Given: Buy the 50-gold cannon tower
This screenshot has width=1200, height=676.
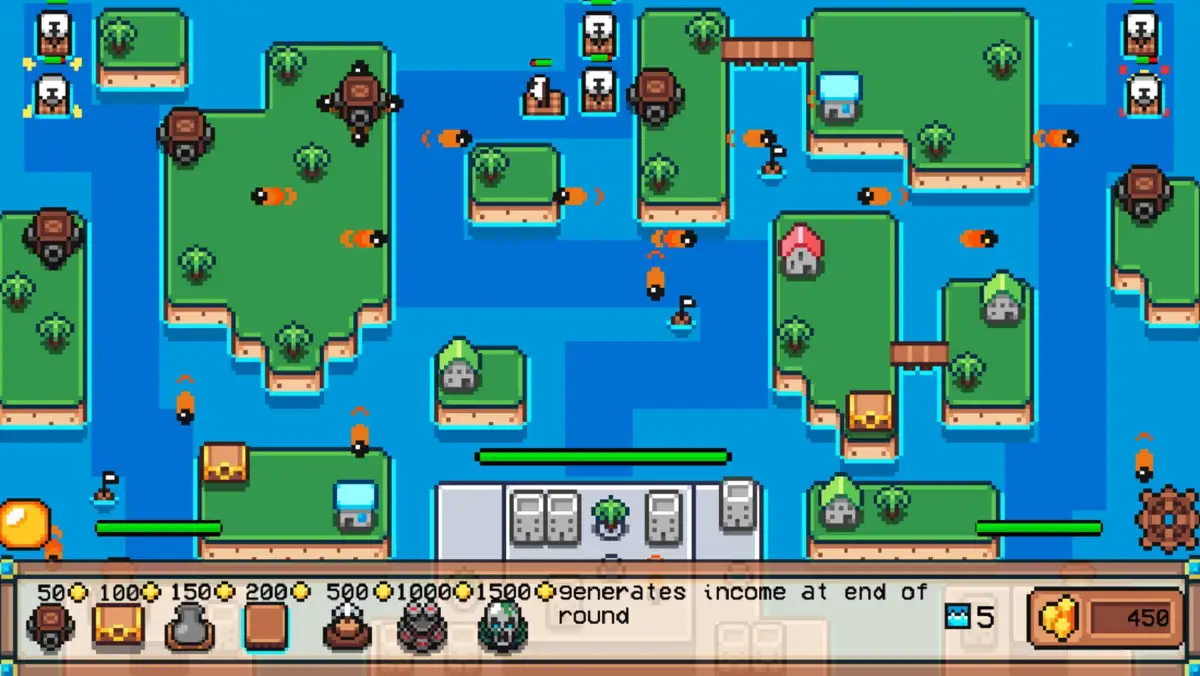Looking at the screenshot, I should tap(50, 626).
